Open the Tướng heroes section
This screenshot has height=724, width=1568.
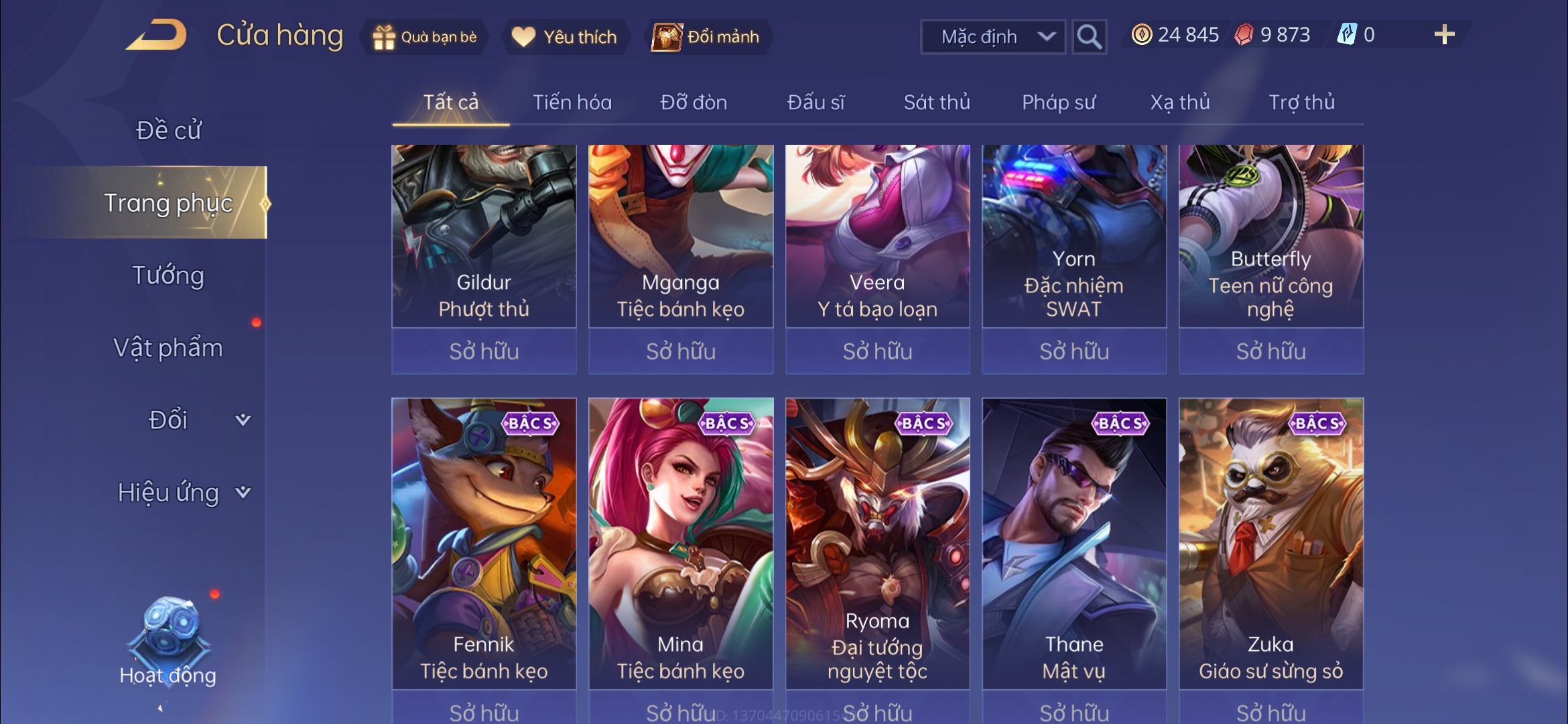(x=168, y=276)
